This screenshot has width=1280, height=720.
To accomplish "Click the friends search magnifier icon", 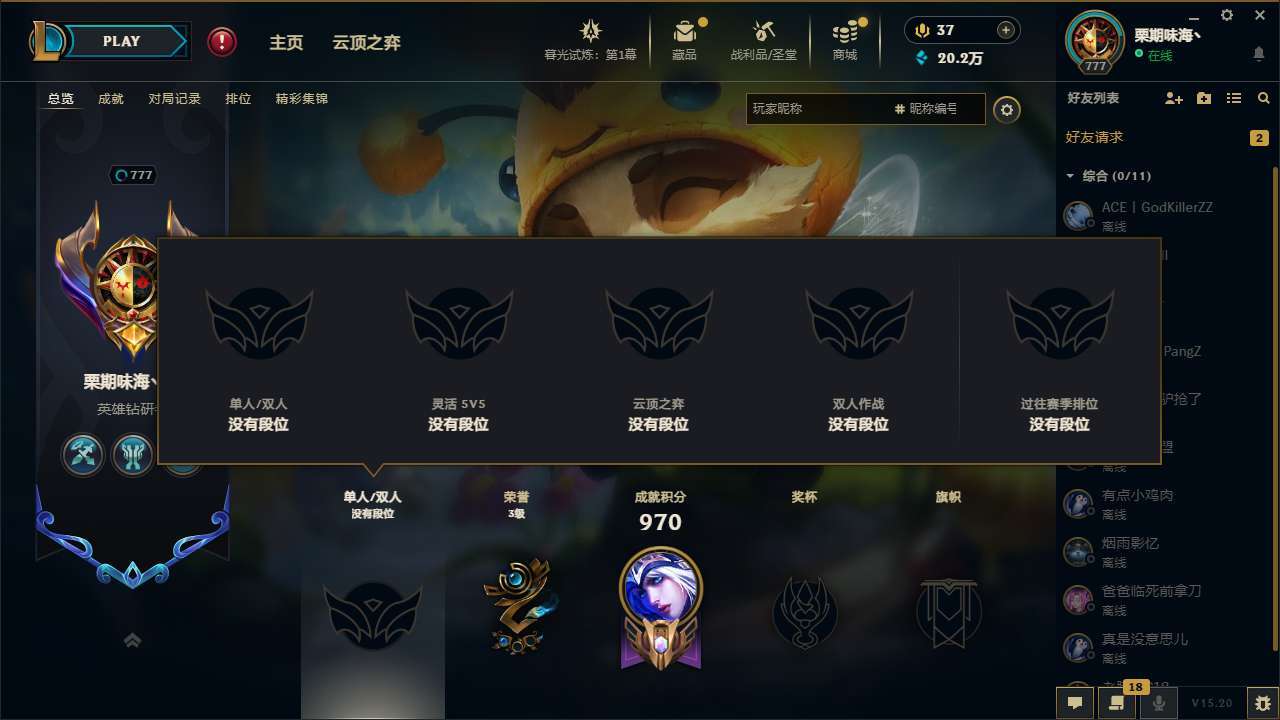I will pos(1263,98).
